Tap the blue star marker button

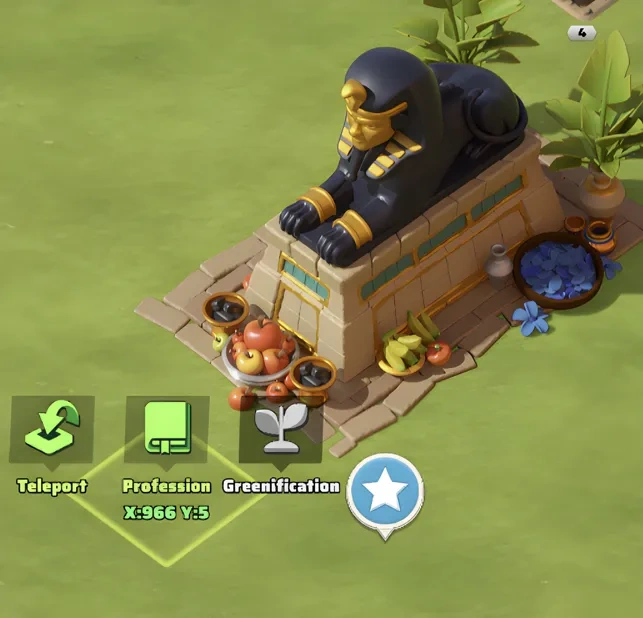(385, 492)
